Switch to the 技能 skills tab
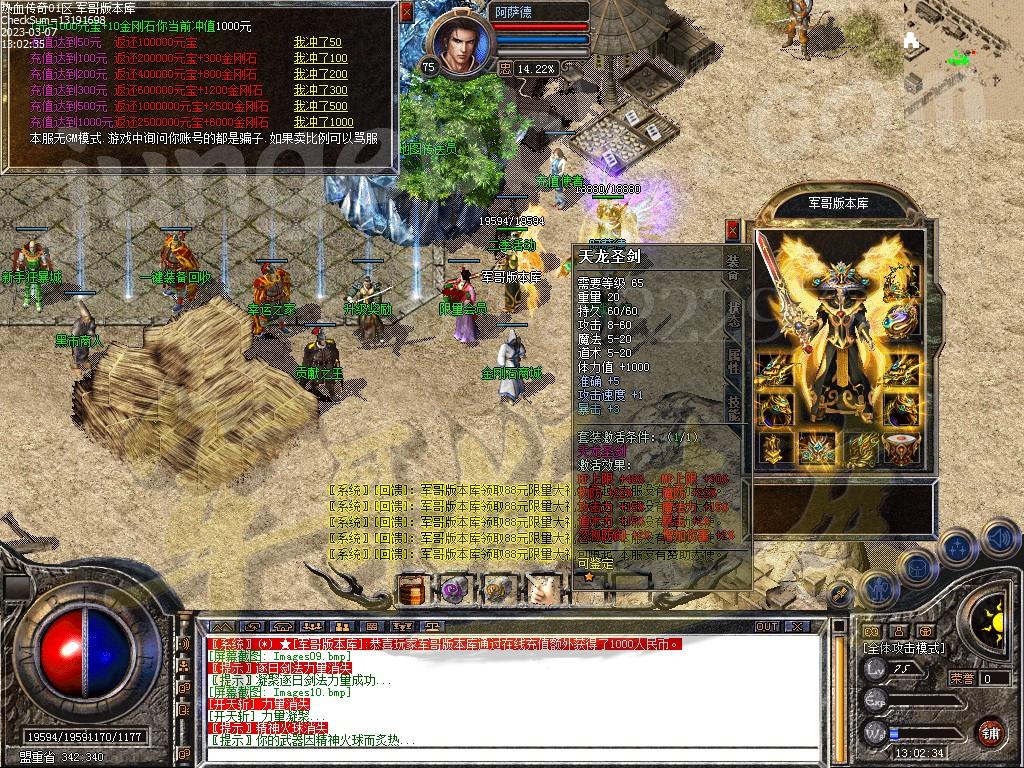This screenshot has height=768, width=1024. coord(733,406)
